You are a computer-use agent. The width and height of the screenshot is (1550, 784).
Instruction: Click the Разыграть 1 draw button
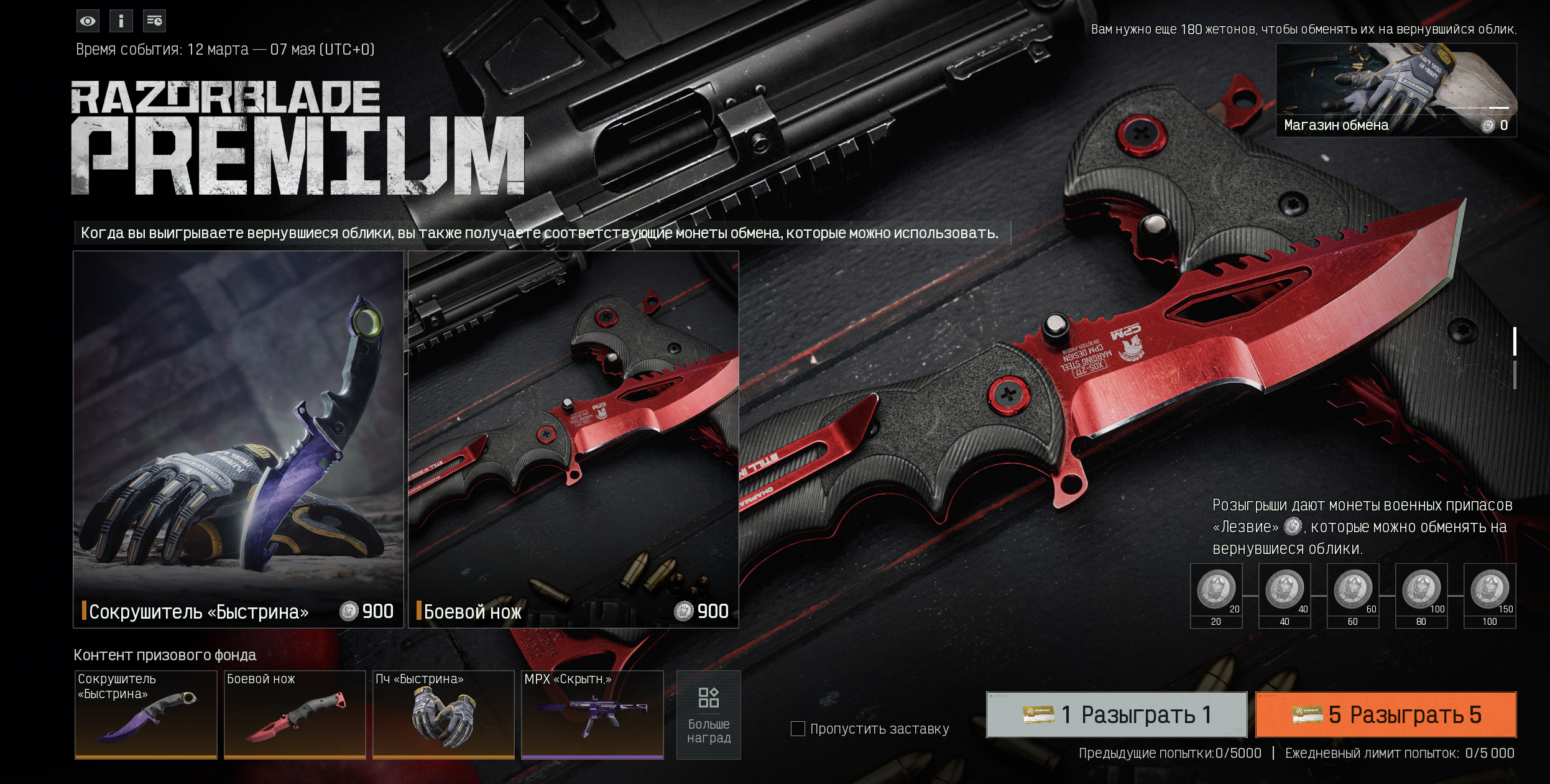pyautogui.click(x=1117, y=714)
